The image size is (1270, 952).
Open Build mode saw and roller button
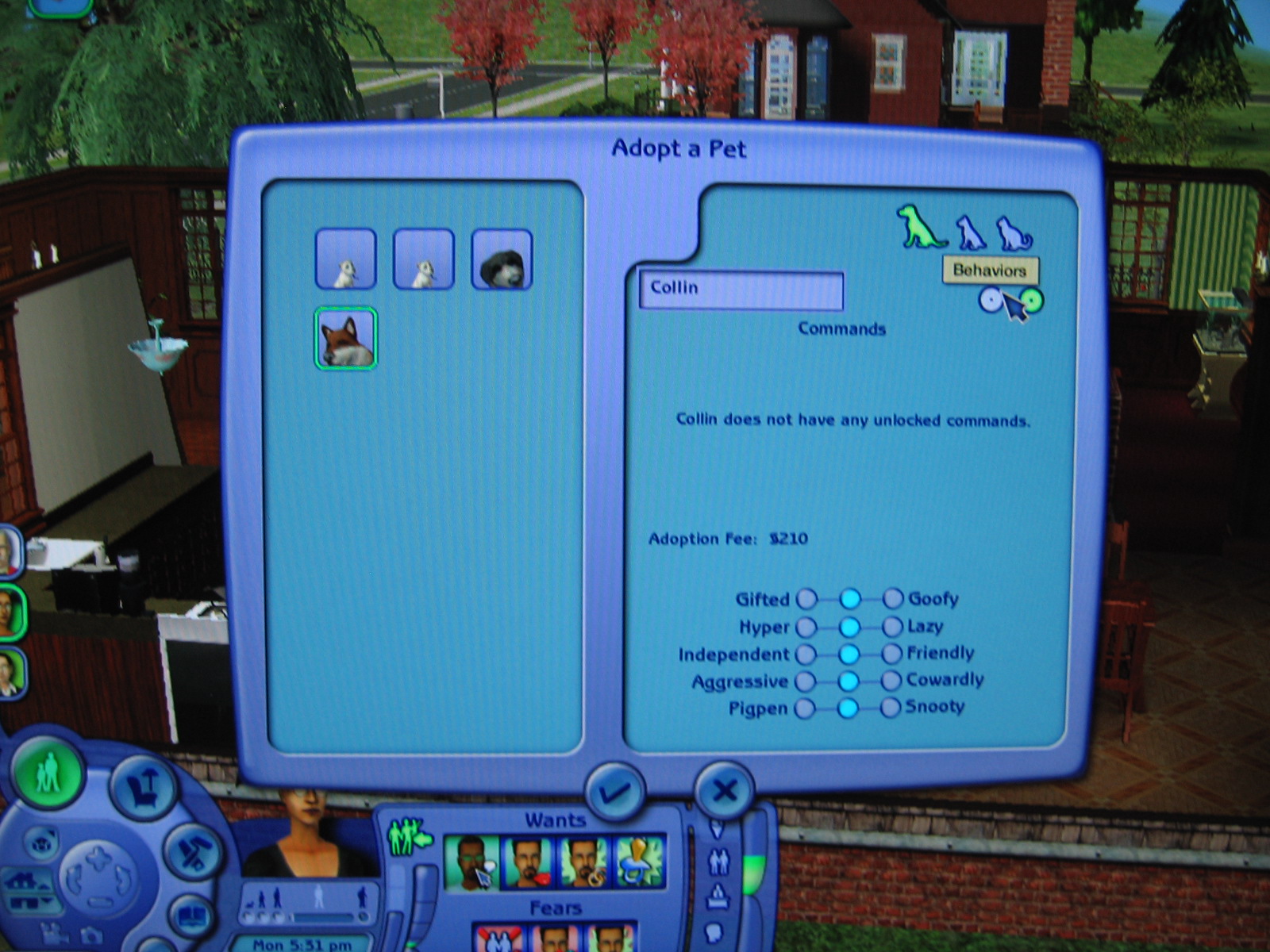tap(191, 851)
